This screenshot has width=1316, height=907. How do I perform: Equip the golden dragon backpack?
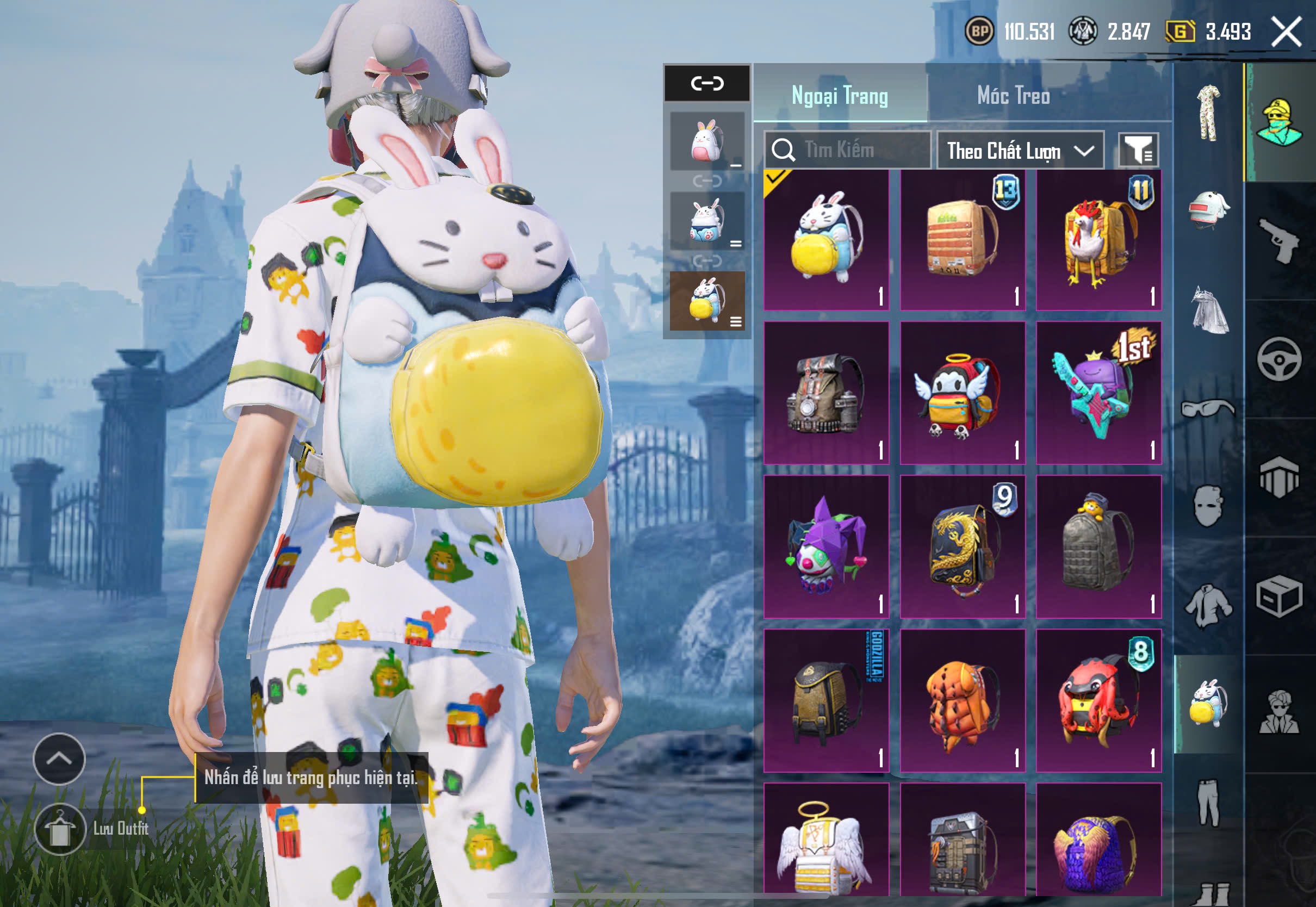pyautogui.click(x=963, y=546)
